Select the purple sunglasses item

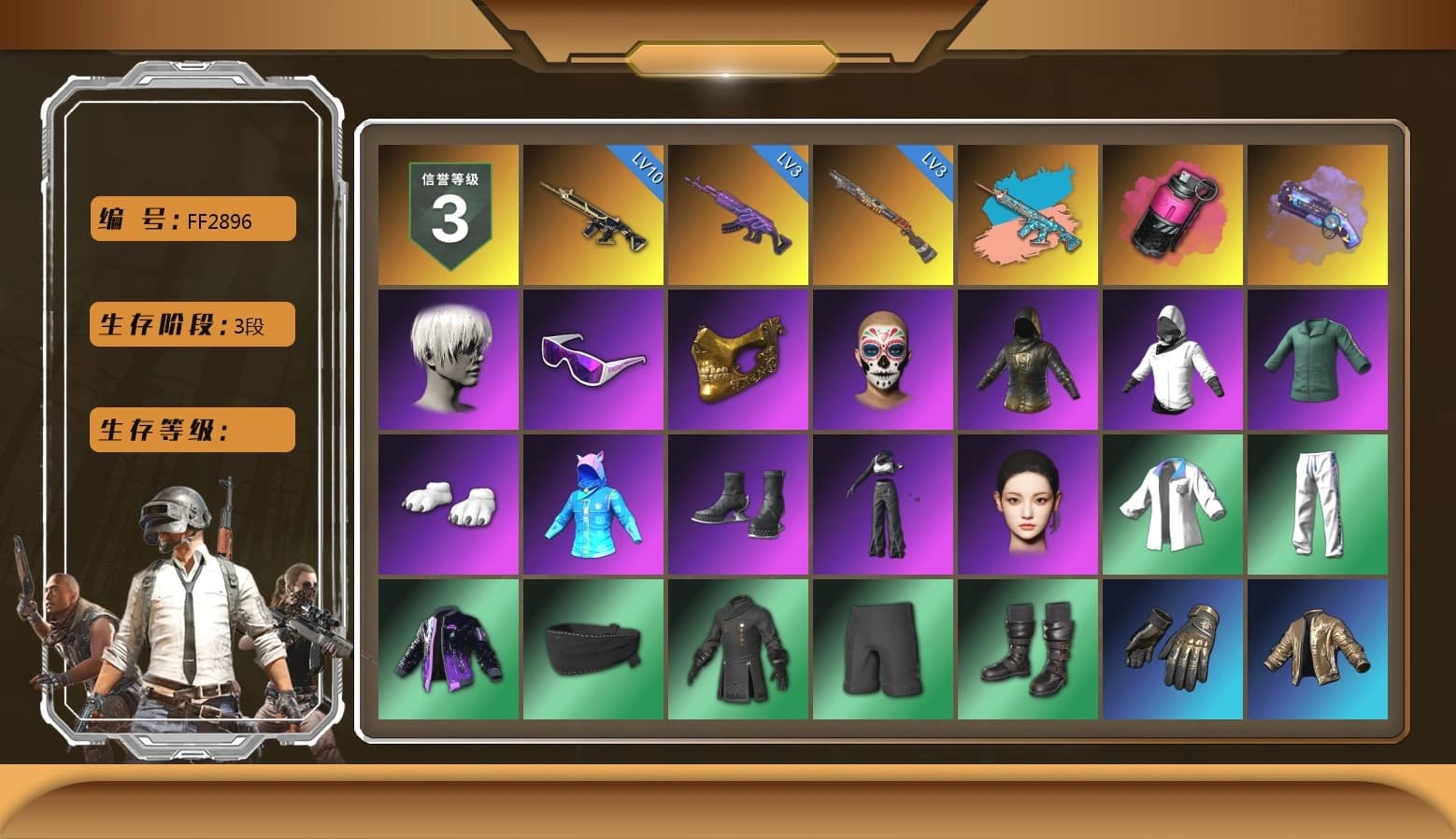(593, 360)
